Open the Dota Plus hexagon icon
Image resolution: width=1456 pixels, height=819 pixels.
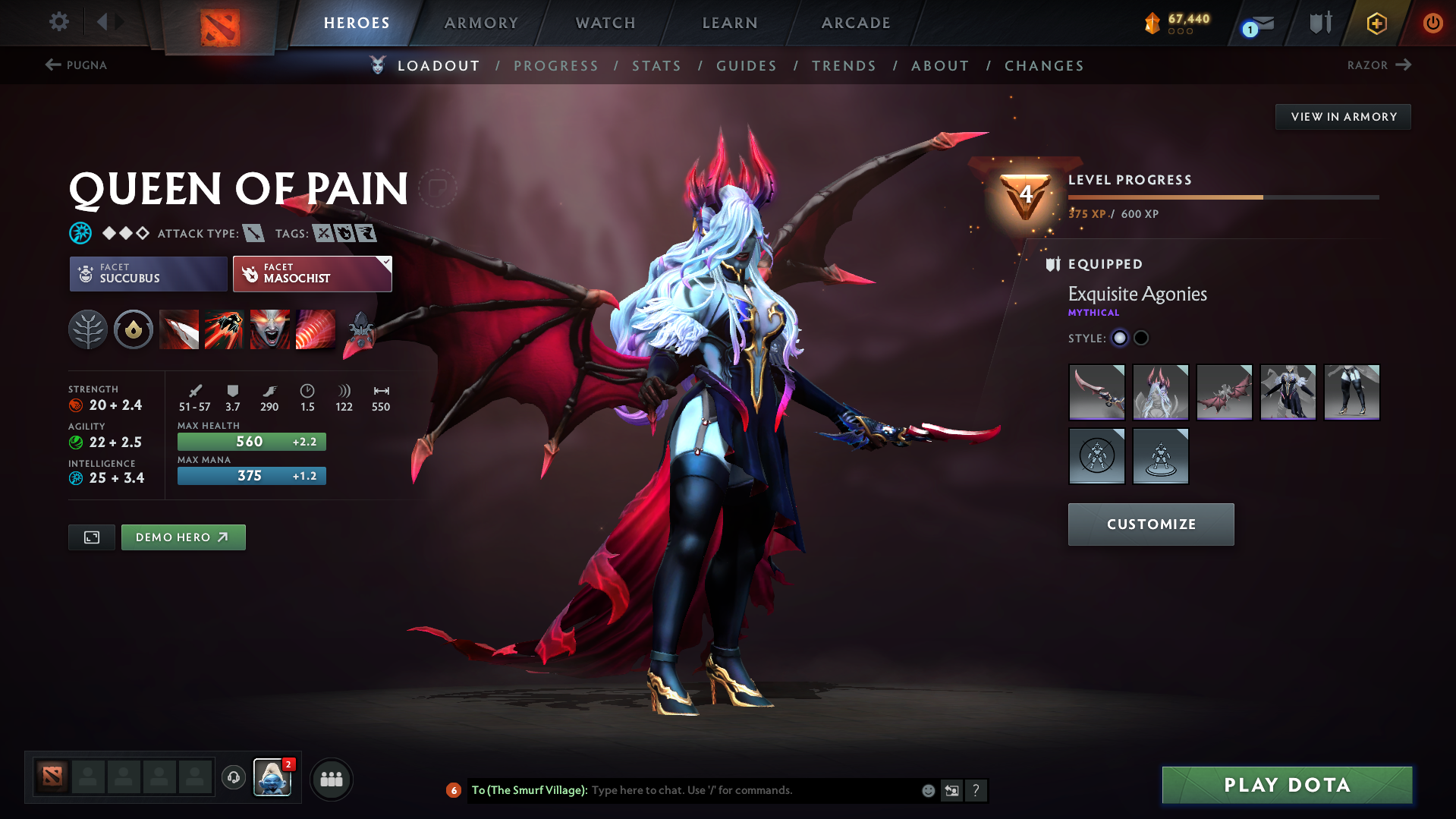pyautogui.click(x=1376, y=23)
